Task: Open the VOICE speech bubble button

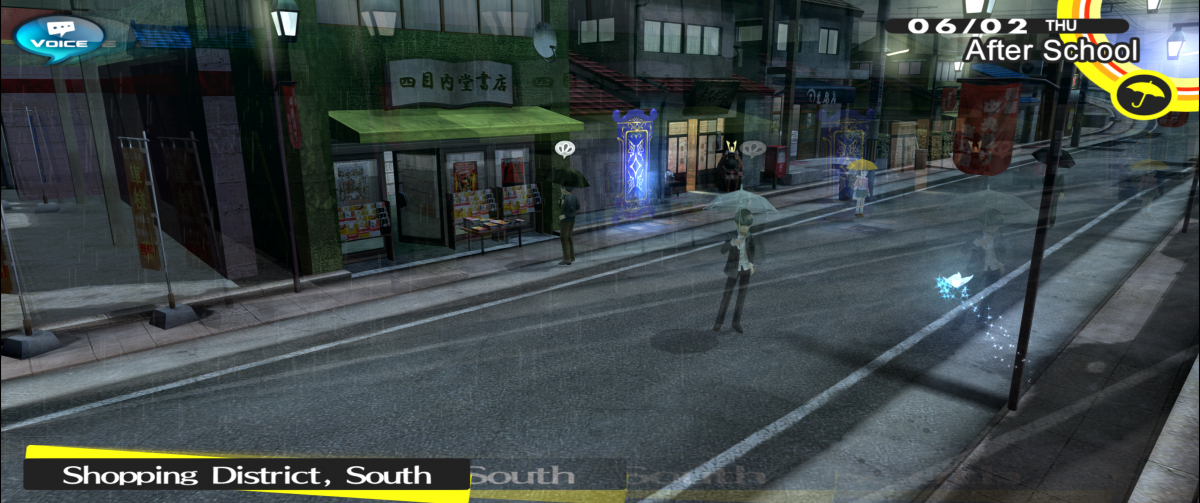Action: [x=59, y=36]
